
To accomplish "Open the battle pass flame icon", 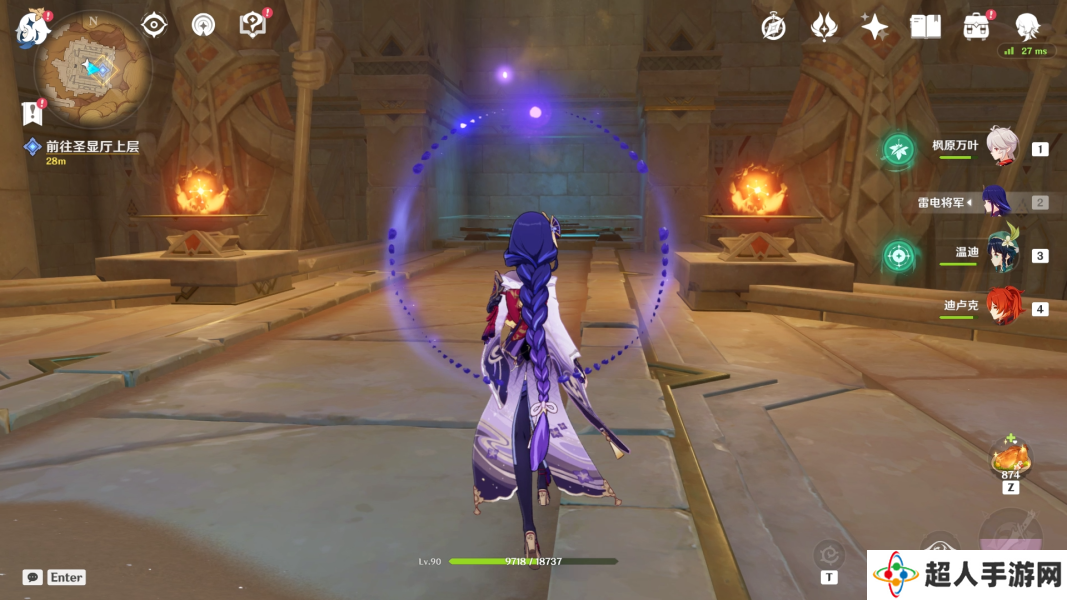I will tap(824, 27).
